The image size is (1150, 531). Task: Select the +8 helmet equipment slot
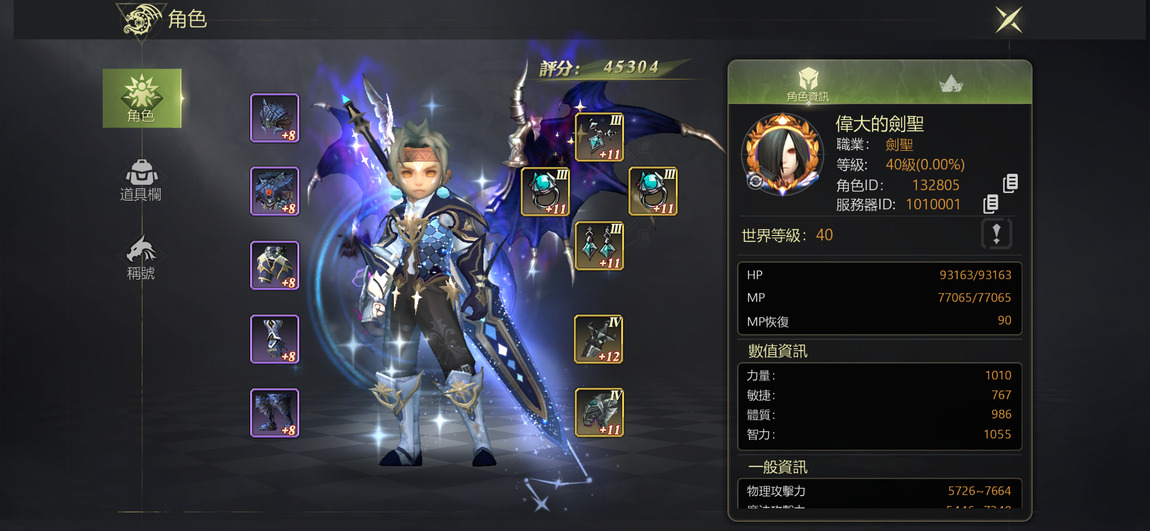pos(274,118)
